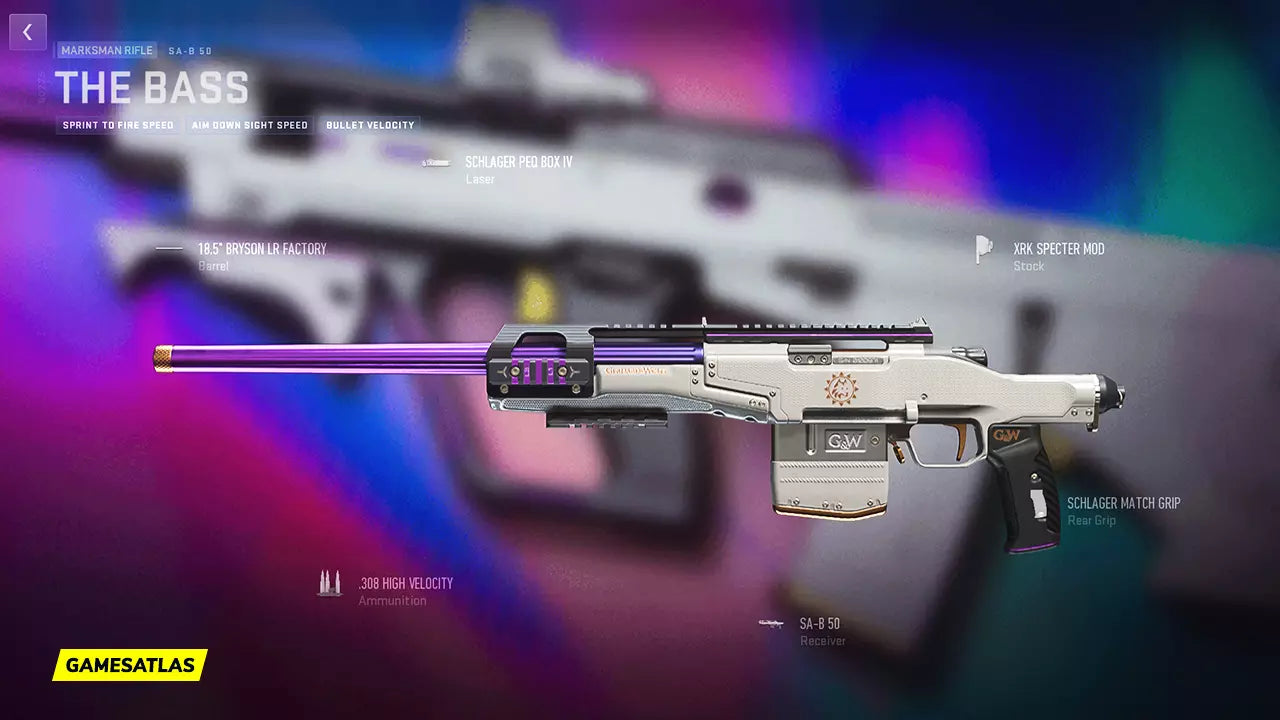Click the Aim Down Sight Speed tag
The width and height of the screenshot is (1280, 720).
tap(250, 126)
